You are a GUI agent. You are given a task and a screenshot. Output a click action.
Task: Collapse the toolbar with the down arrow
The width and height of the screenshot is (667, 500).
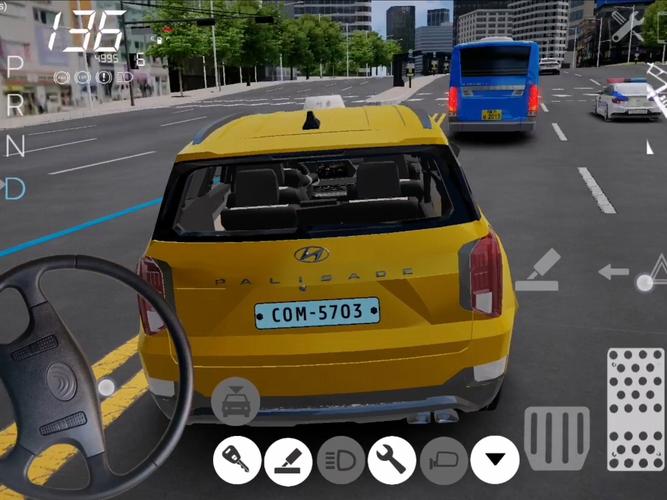[x=495, y=460]
